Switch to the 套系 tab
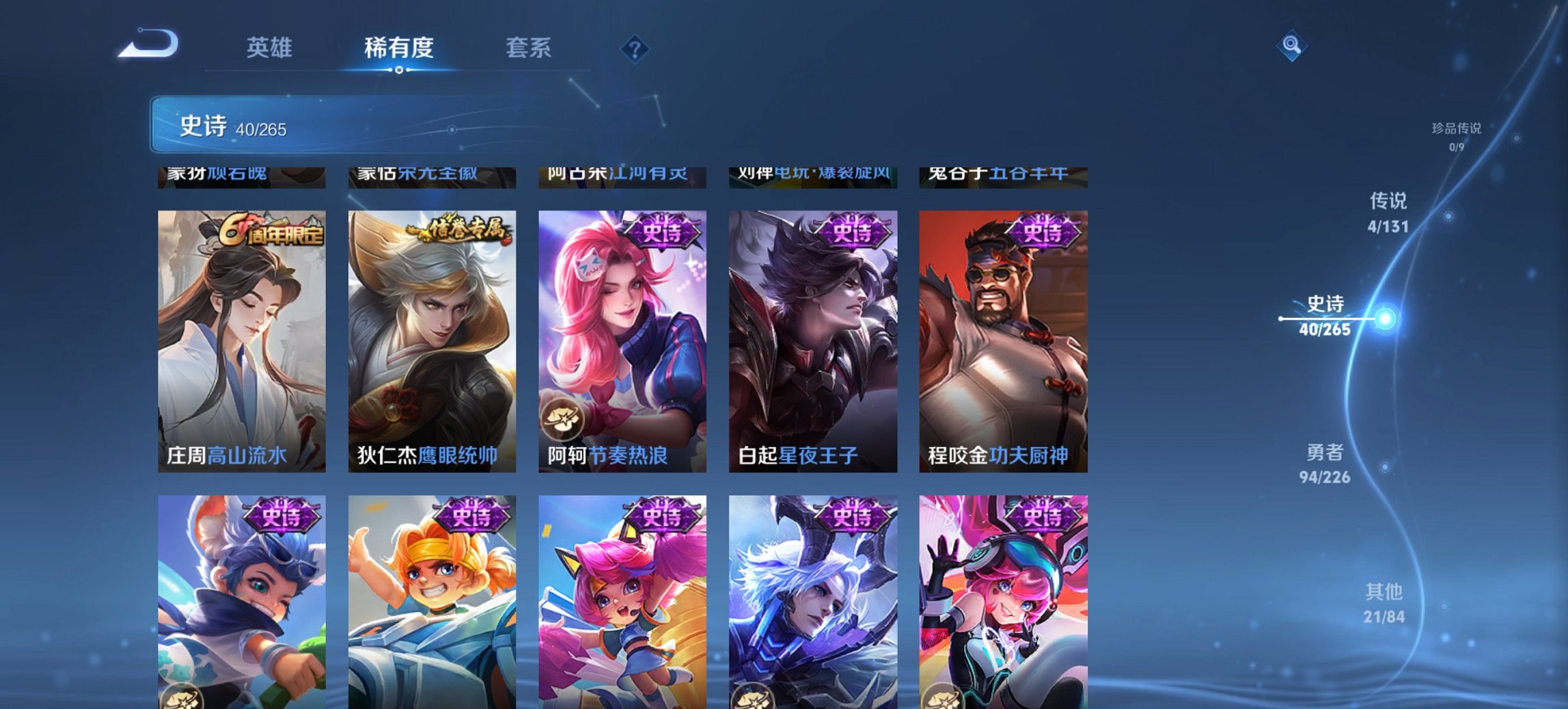The height and width of the screenshot is (709, 1568). point(527,48)
